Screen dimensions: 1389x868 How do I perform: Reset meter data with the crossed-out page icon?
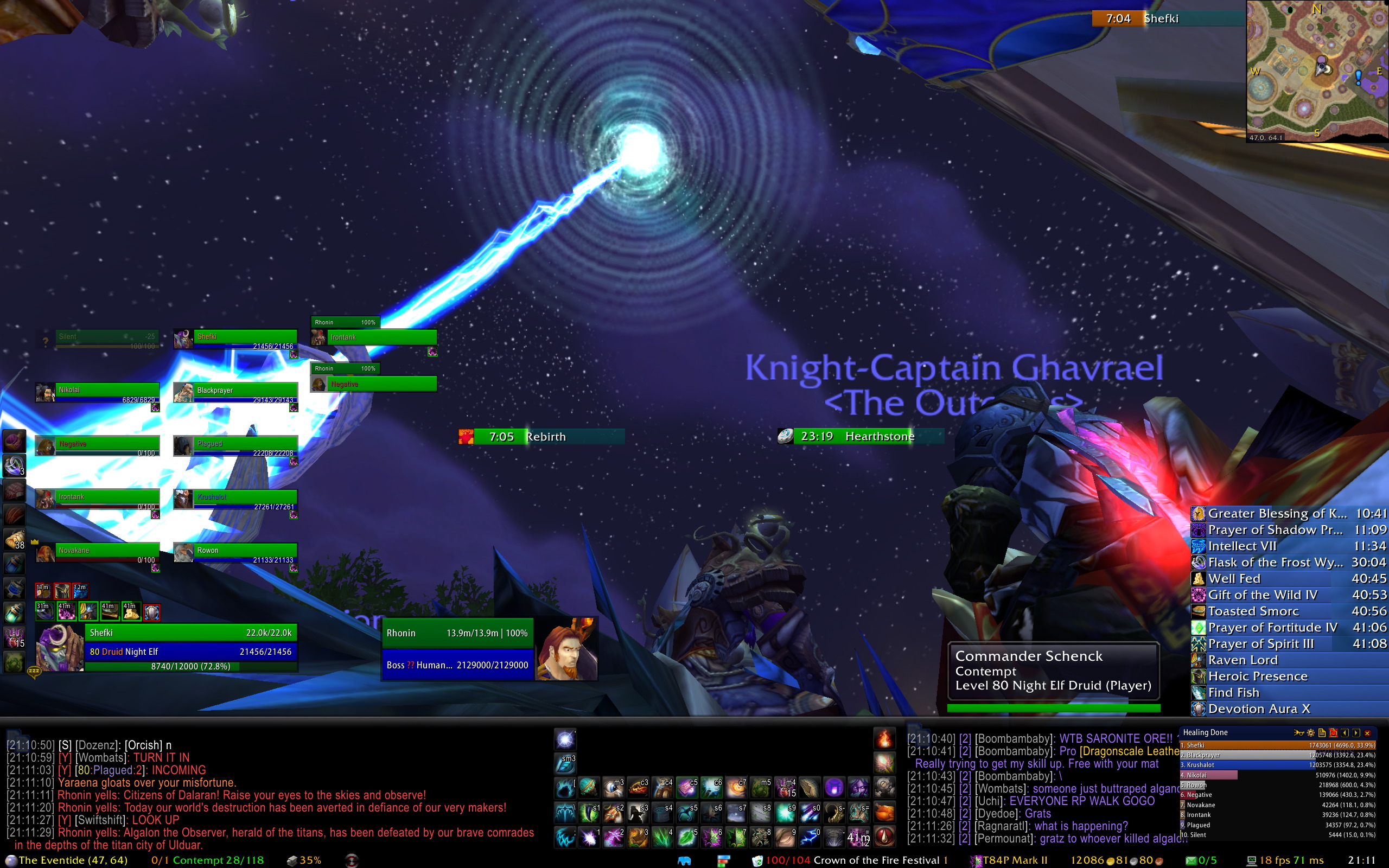(x=1333, y=732)
